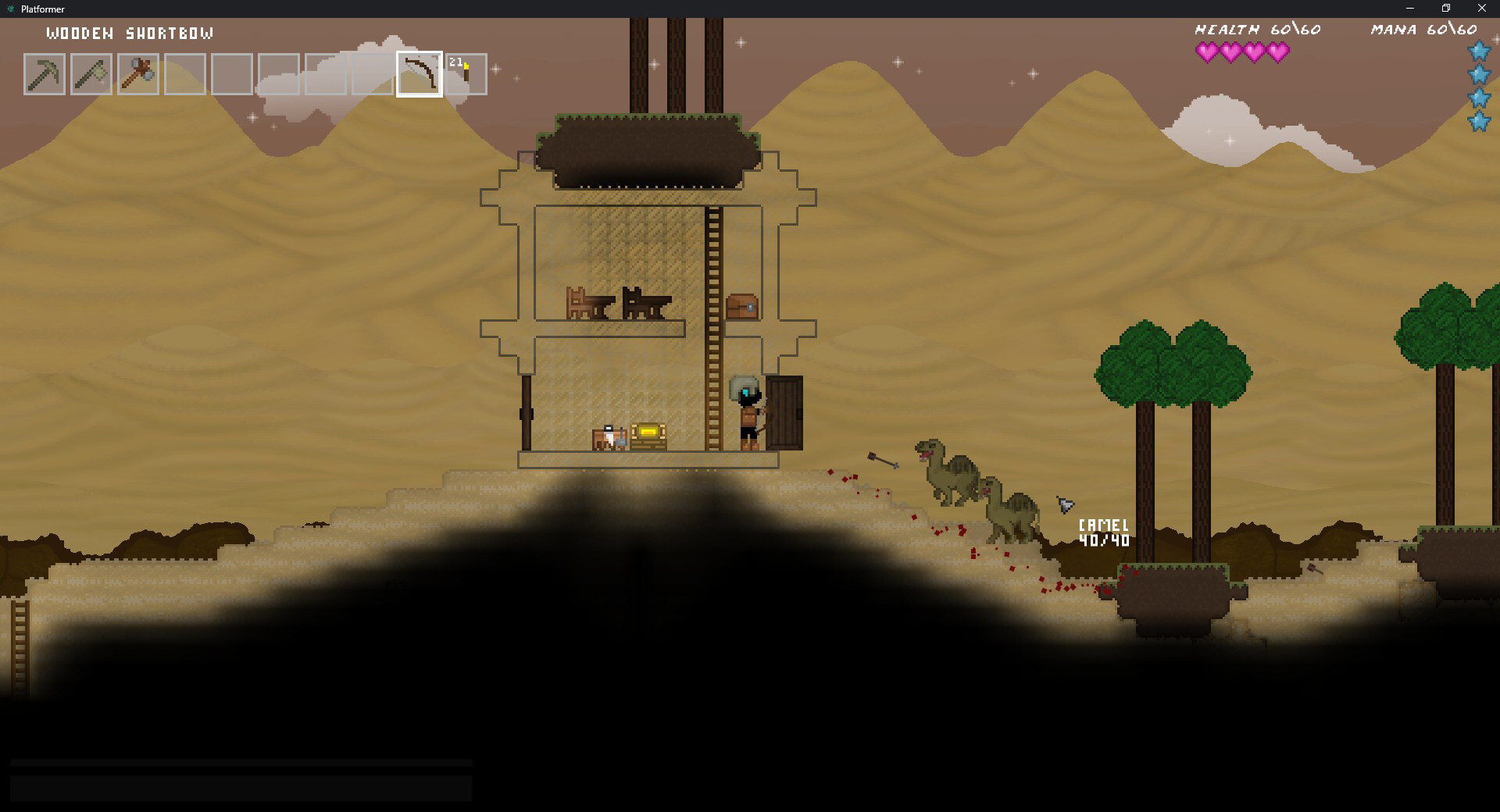Open the storage chest on the upper floor

pyautogui.click(x=742, y=306)
